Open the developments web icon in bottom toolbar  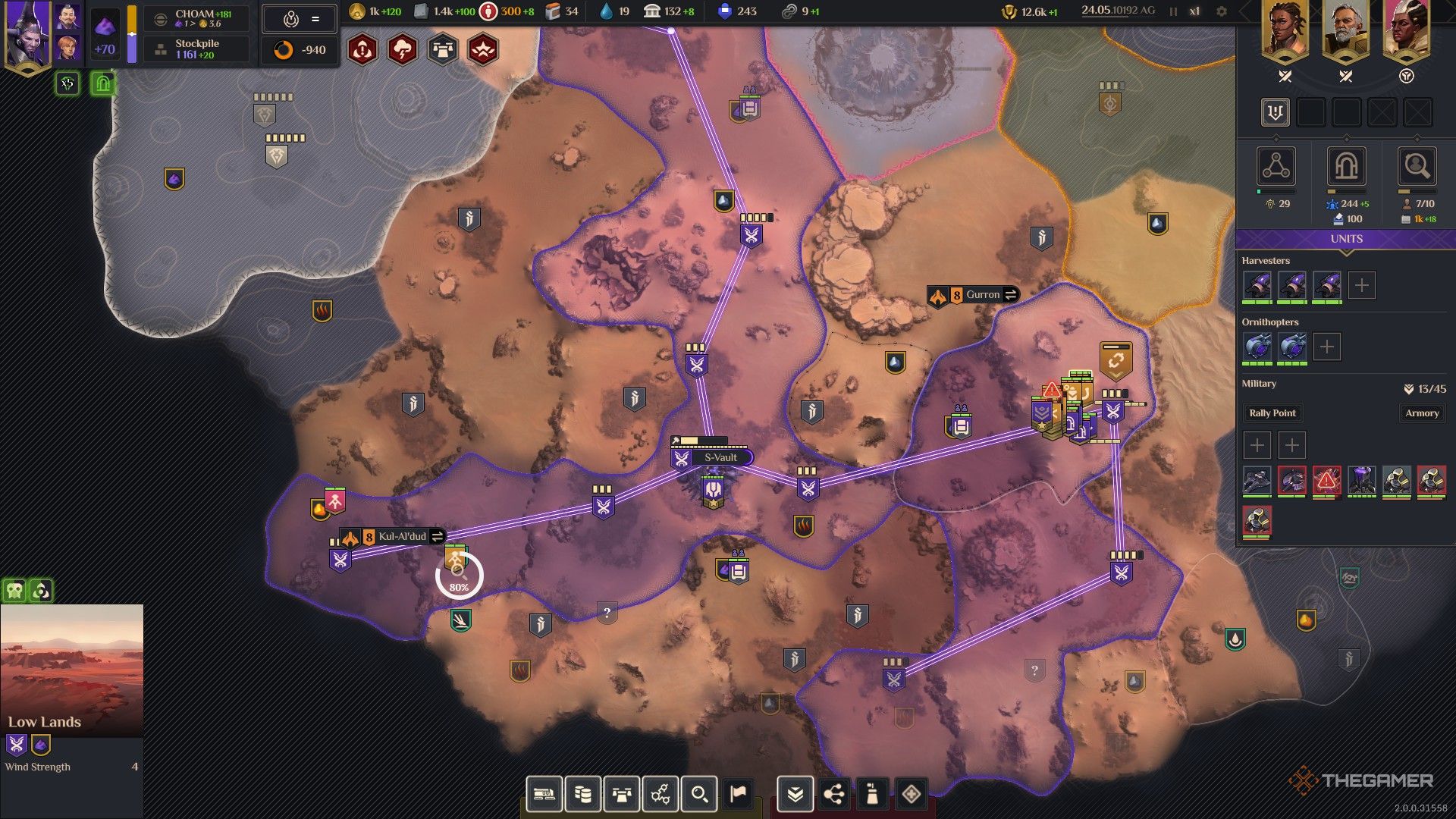[x=661, y=794]
